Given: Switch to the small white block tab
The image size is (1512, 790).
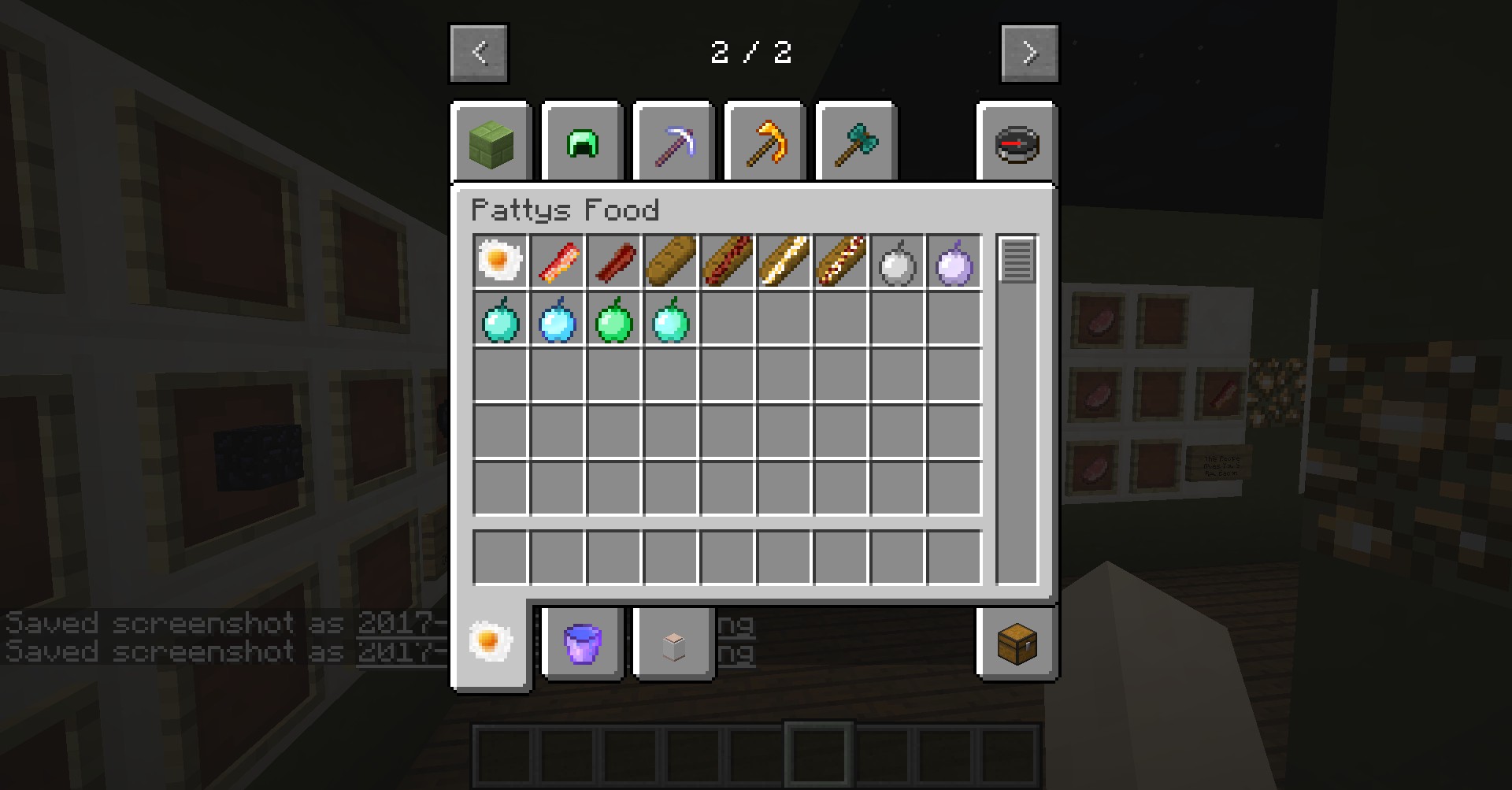Looking at the screenshot, I should tap(674, 646).
